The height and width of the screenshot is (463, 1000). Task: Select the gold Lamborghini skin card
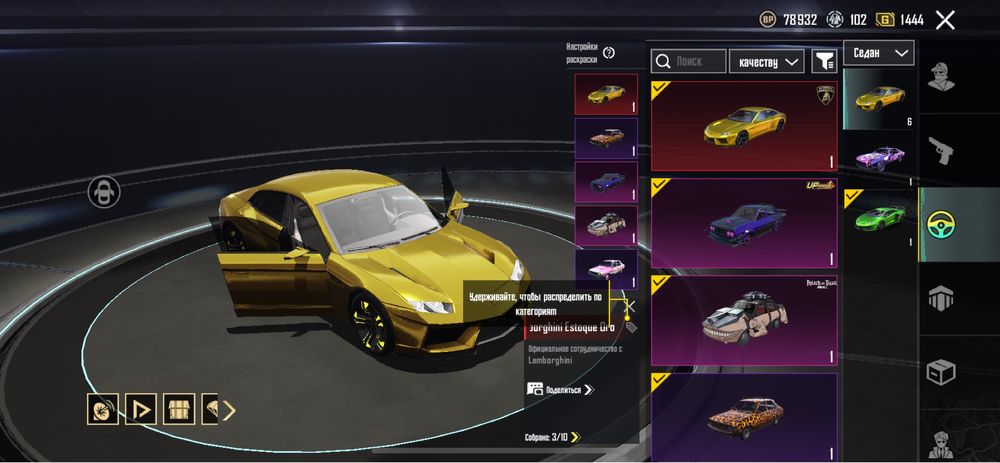pyautogui.click(x=744, y=126)
